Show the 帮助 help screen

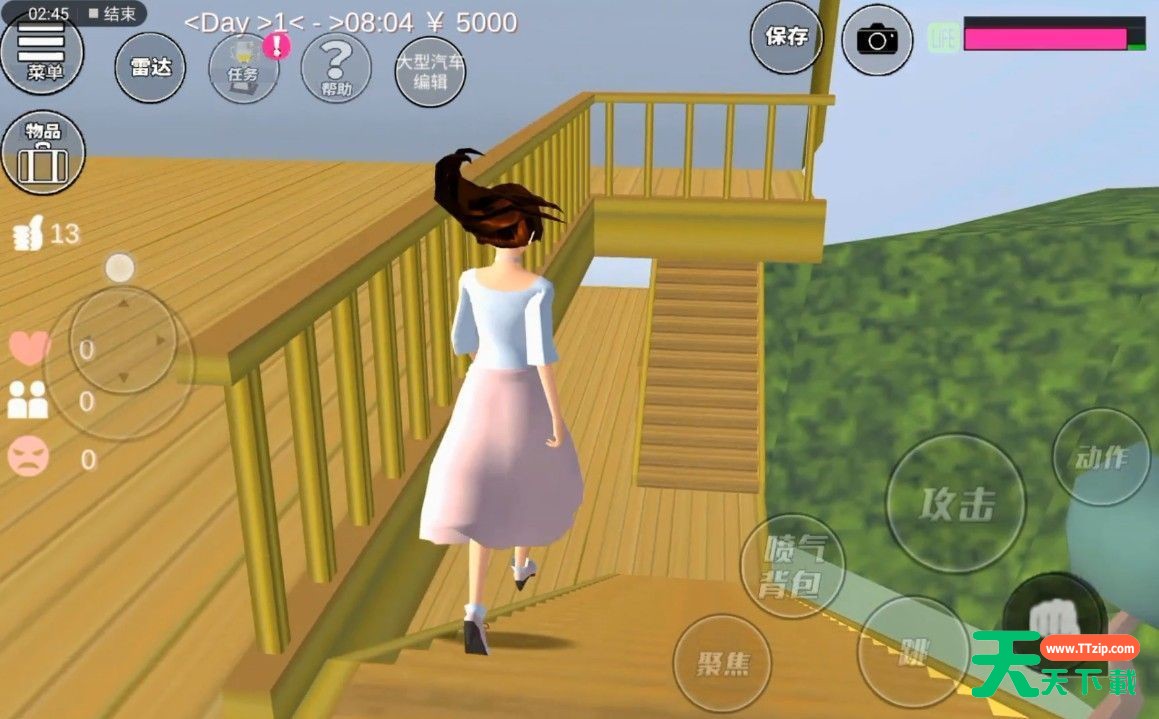[x=336, y=67]
